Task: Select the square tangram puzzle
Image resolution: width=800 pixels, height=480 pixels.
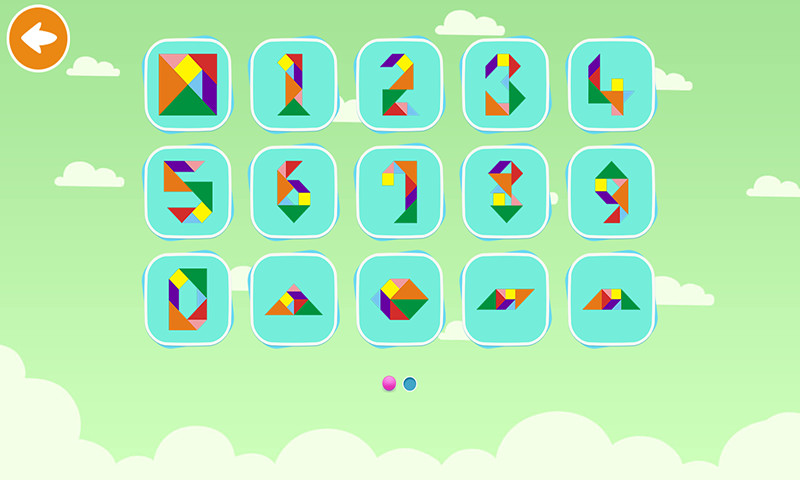Action: click(187, 85)
